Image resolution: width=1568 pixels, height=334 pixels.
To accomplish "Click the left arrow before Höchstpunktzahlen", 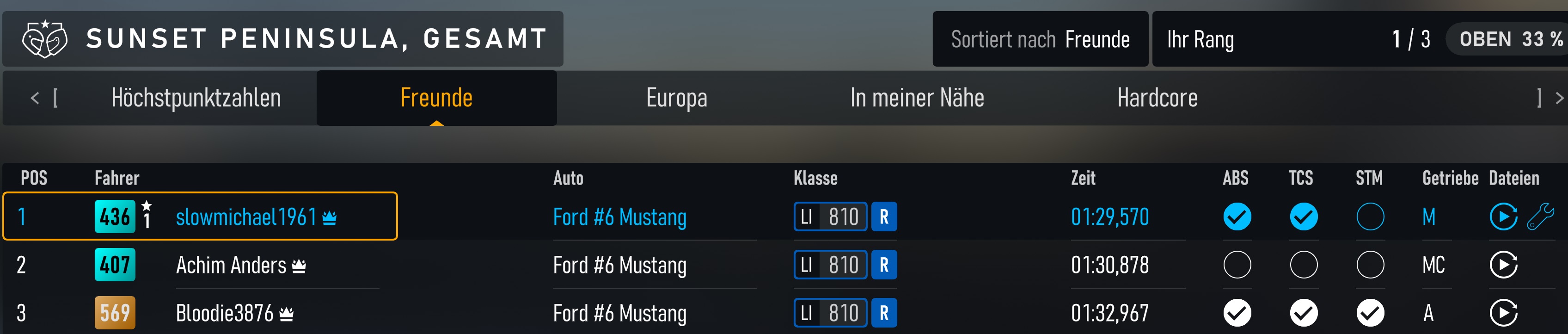I will point(35,98).
